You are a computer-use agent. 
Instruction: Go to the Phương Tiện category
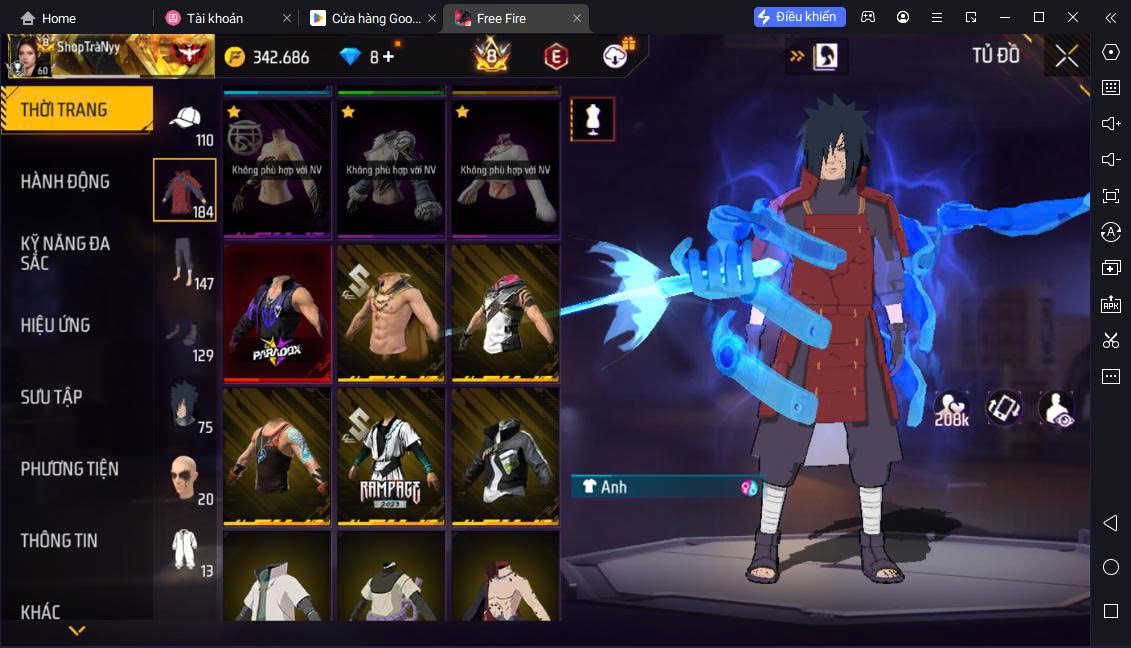69,469
